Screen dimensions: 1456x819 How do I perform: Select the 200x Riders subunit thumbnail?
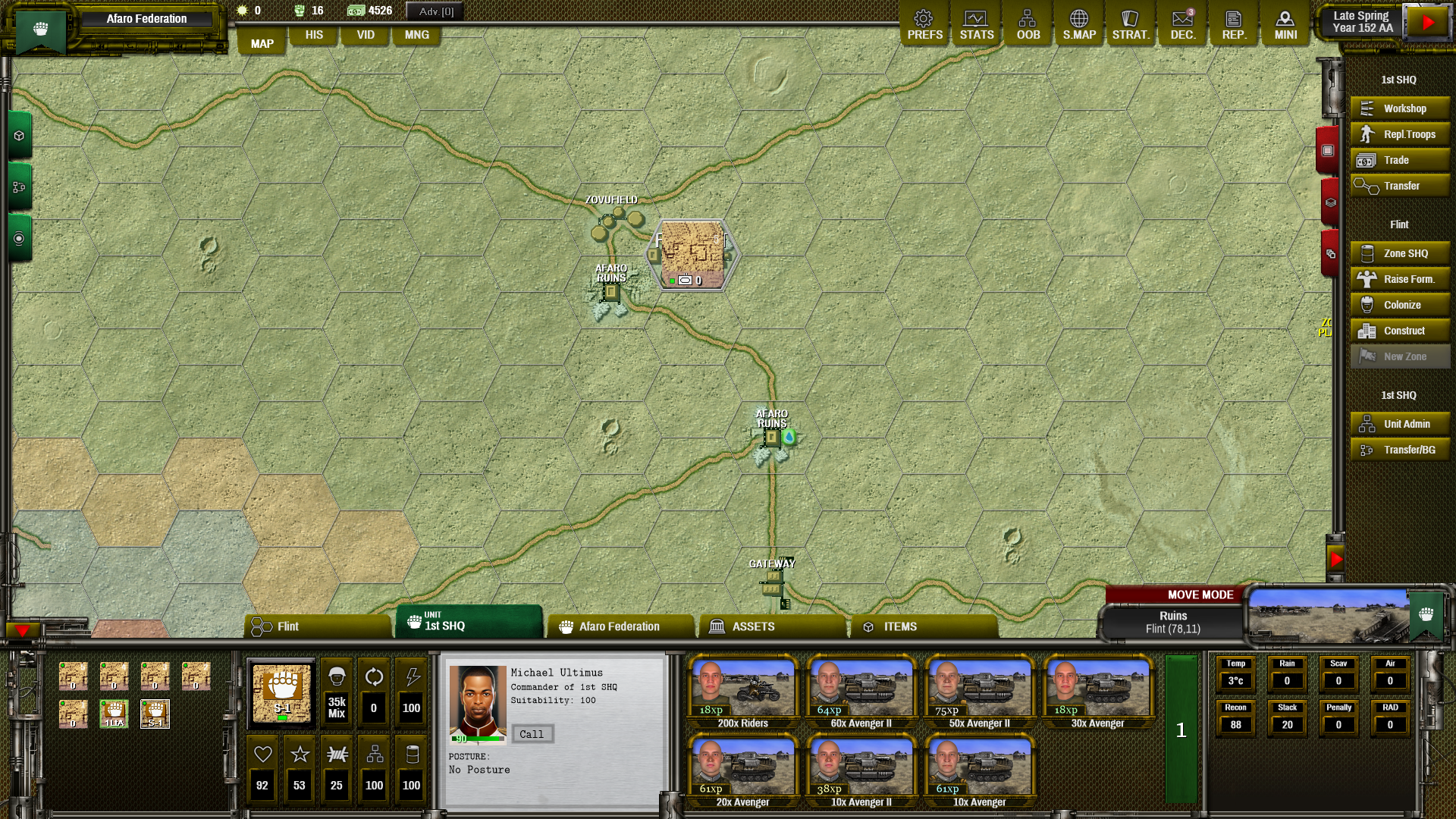point(742,692)
